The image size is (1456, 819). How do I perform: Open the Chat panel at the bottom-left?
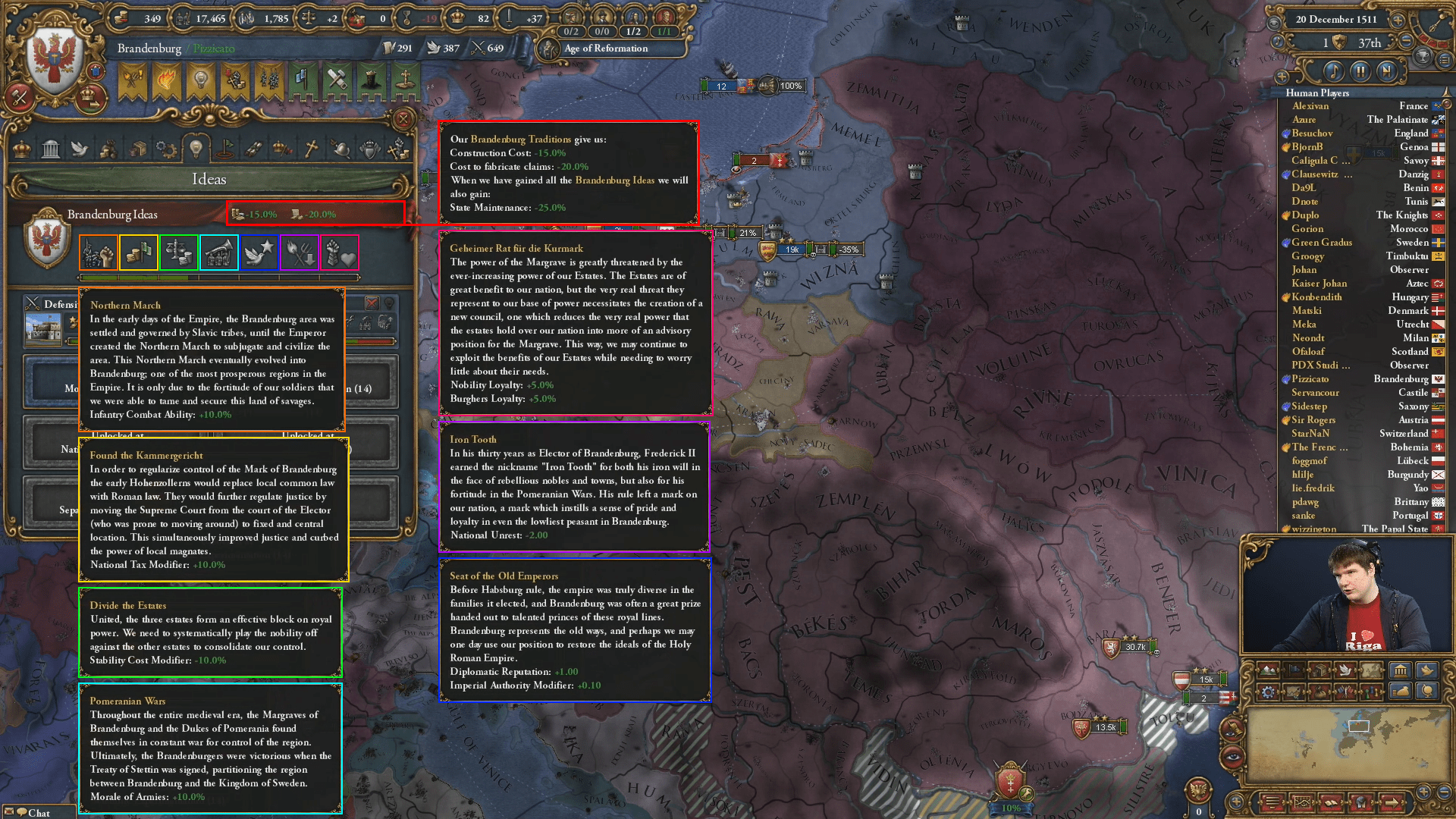click(x=34, y=812)
